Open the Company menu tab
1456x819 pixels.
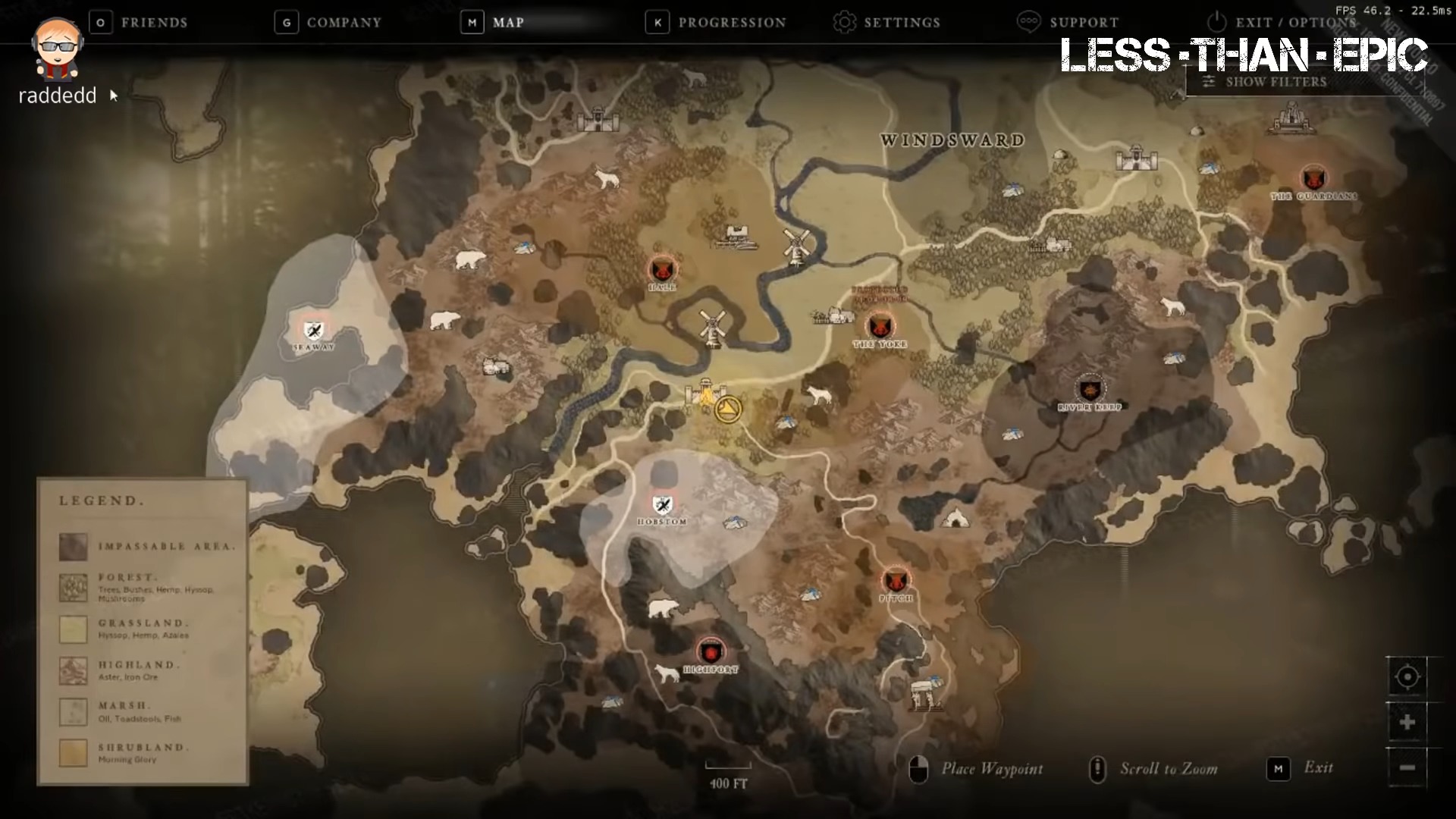tap(328, 23)
